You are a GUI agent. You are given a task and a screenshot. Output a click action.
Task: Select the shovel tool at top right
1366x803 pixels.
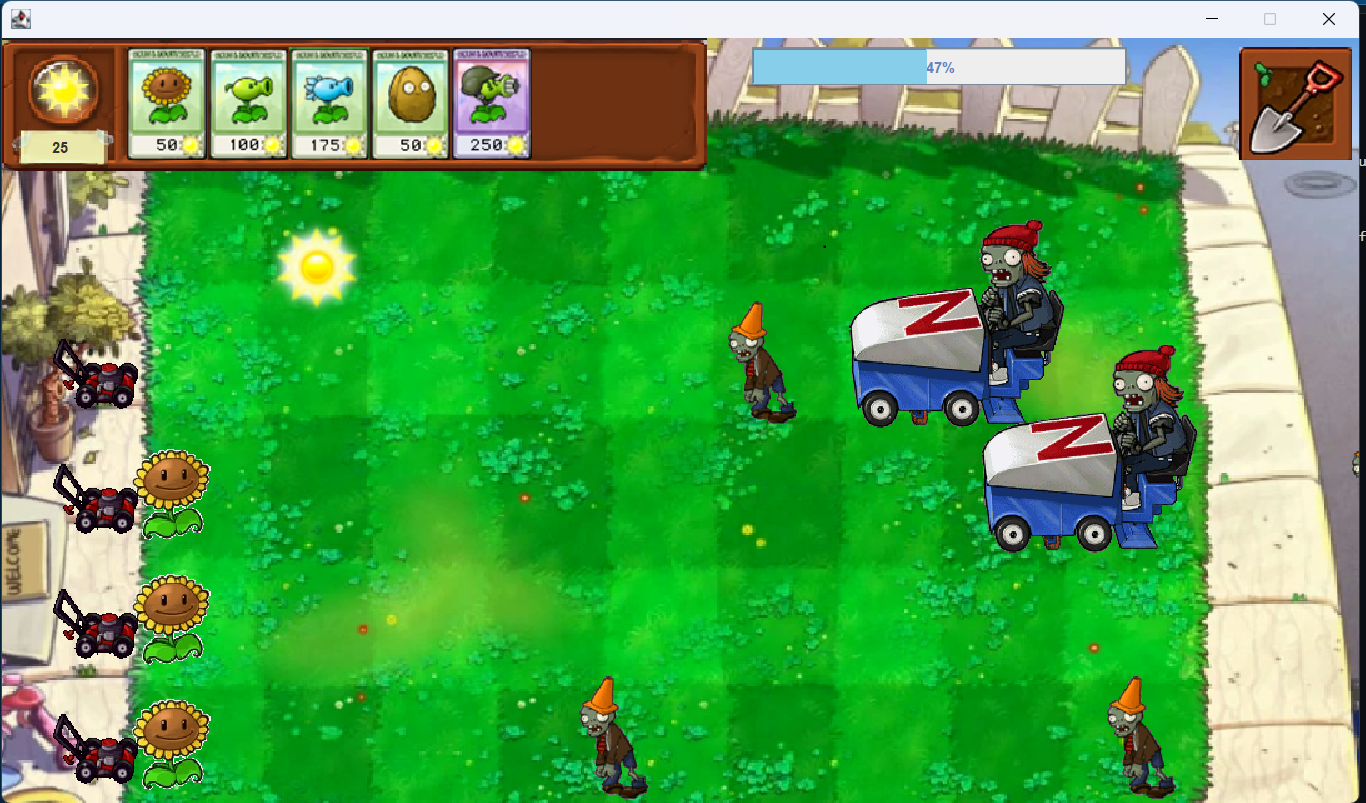coord(1295,105)
